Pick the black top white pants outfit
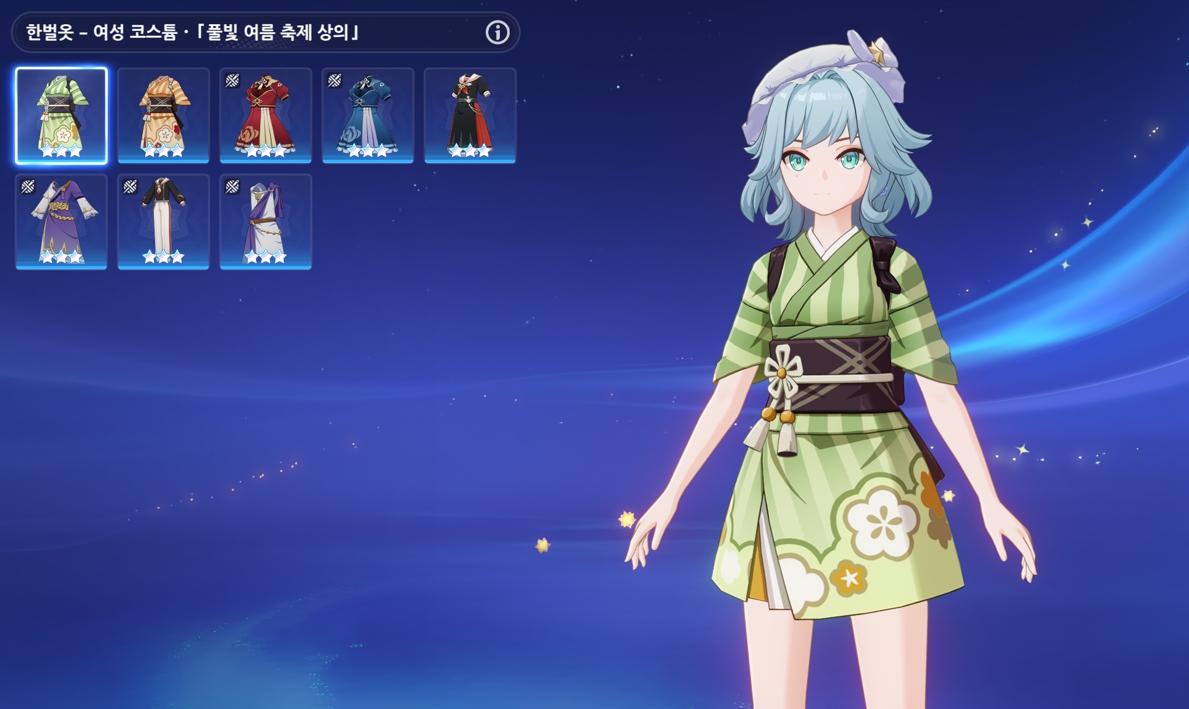This screenshot has height=709, width=1189. 163,221
